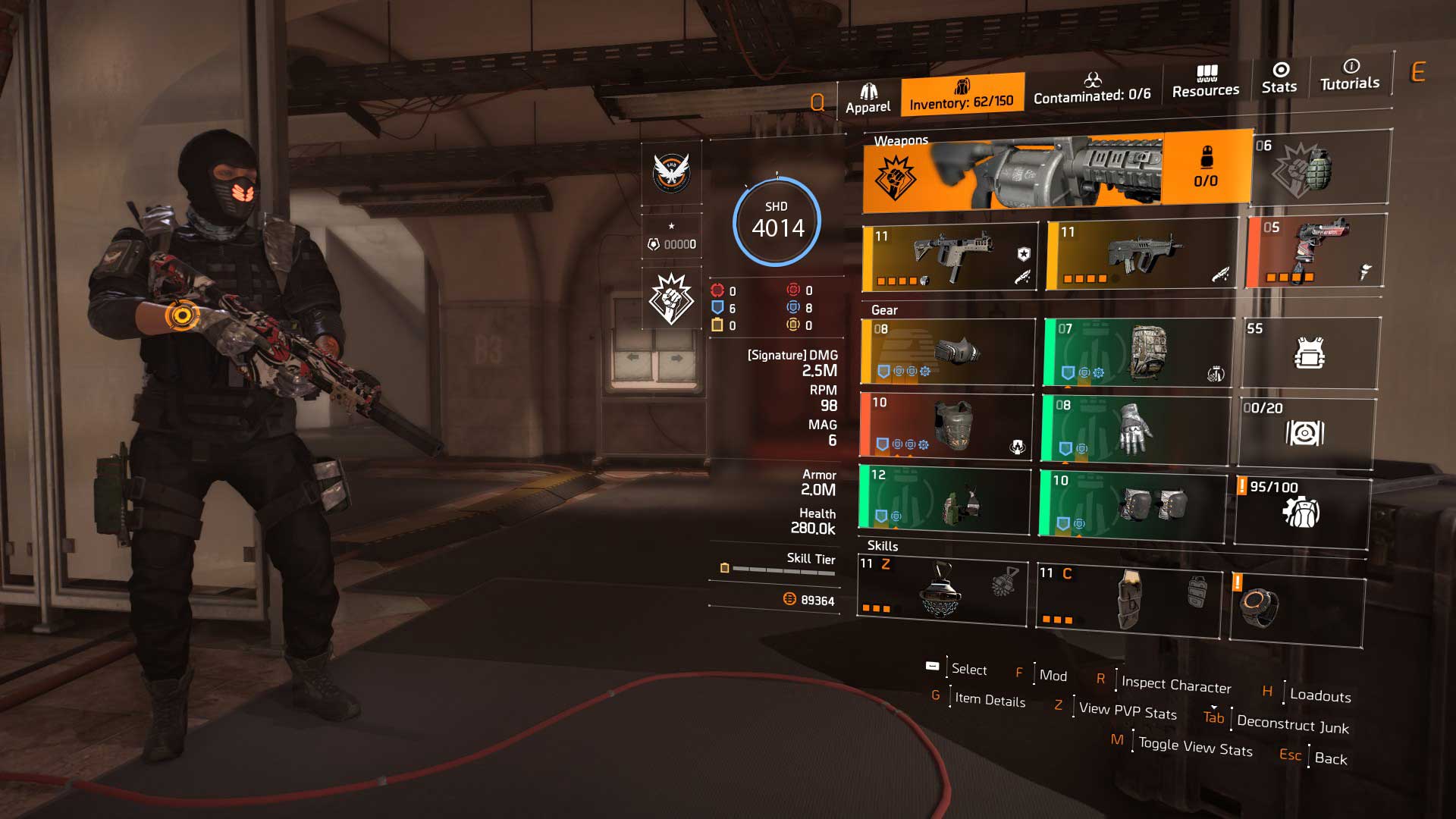This screenshot has height=819, width=1456.
Task: Open the Resources tab
Action: [x=1206, y=82]
